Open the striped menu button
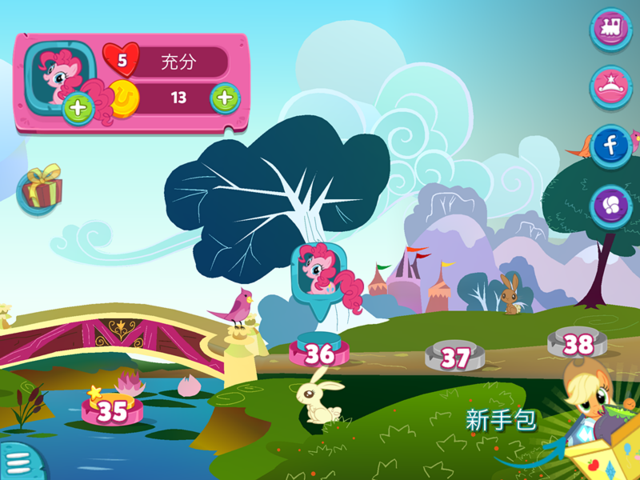Screen dimensions: 640x480 coord(17,461)
